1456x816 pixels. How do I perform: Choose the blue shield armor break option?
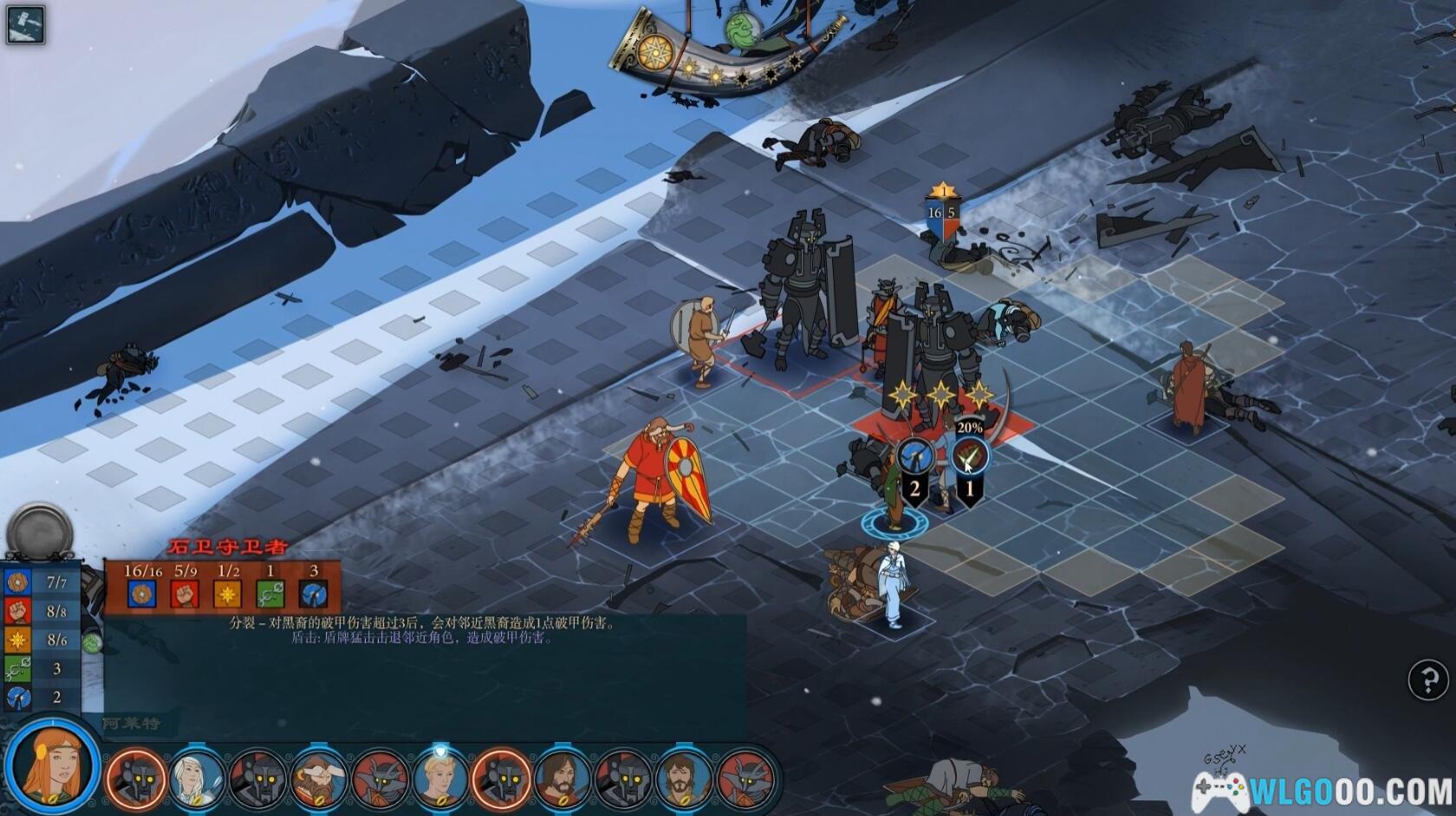(x=913, y=455)
